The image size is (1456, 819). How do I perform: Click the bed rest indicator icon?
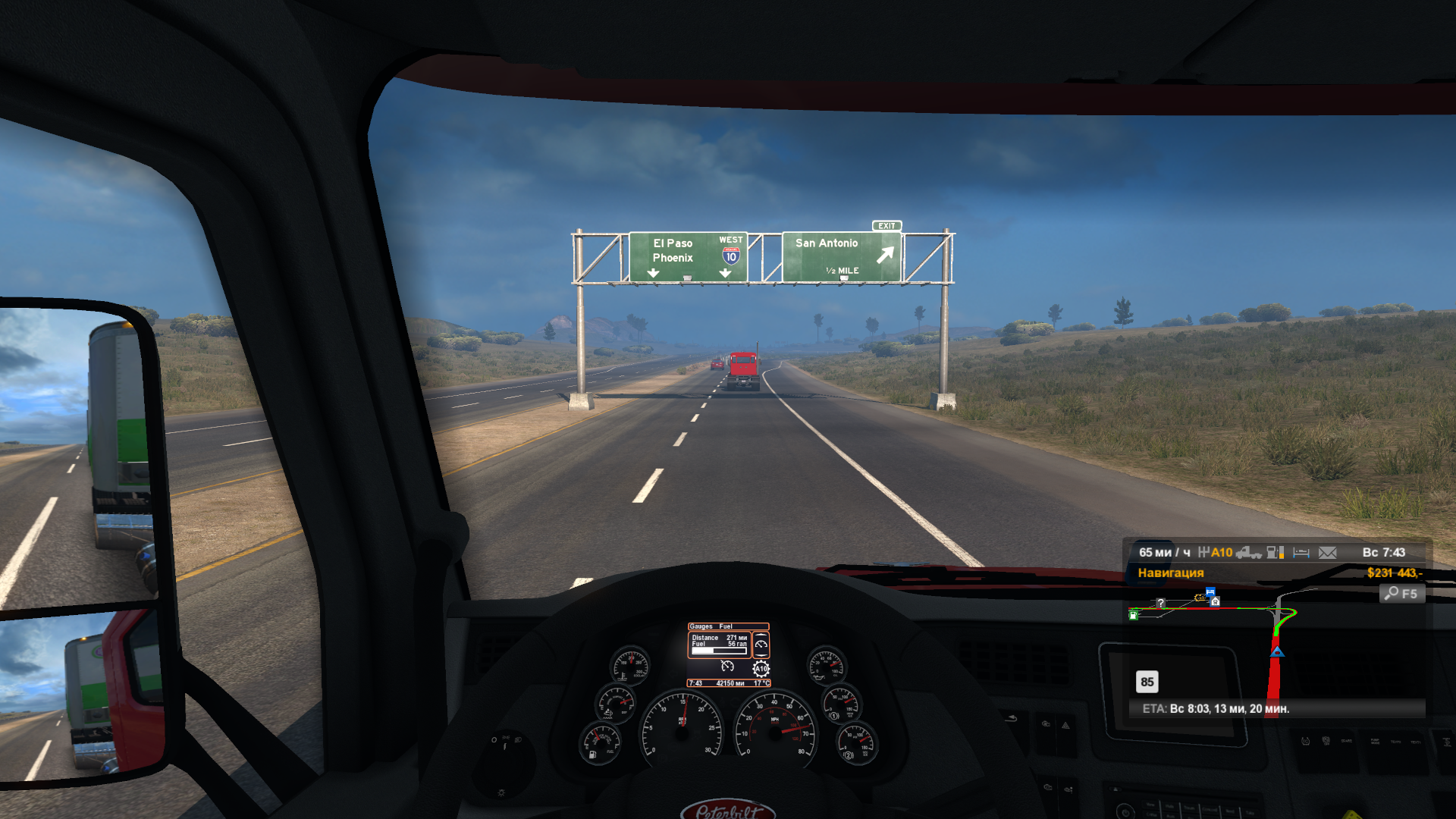click(1301, 553)
